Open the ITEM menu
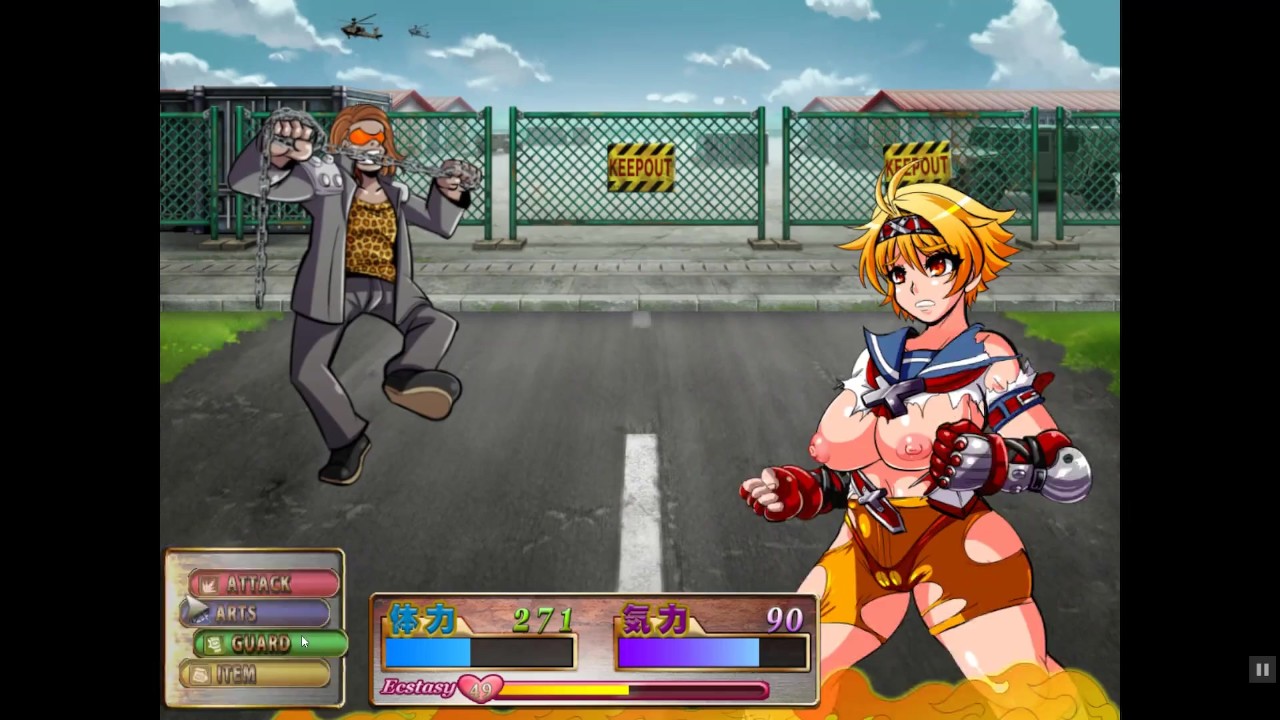Image resolution: width=1280 pixels, height=720 pixels. click(255, 674)
